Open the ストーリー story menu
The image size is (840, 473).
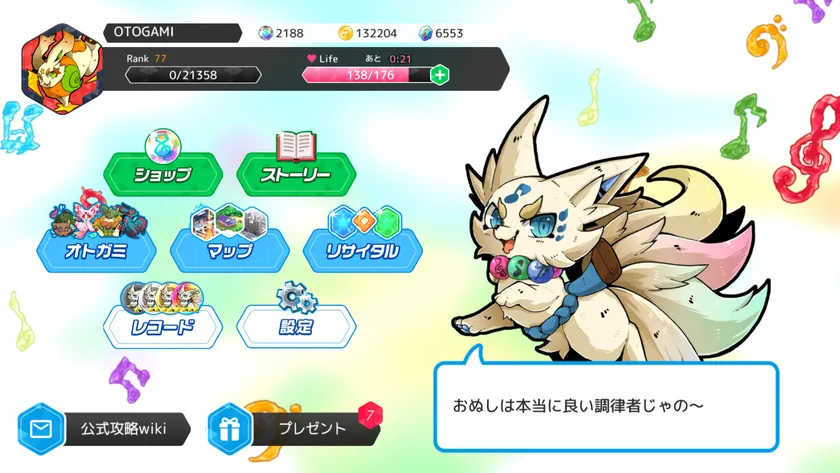[x=296, y=174]
